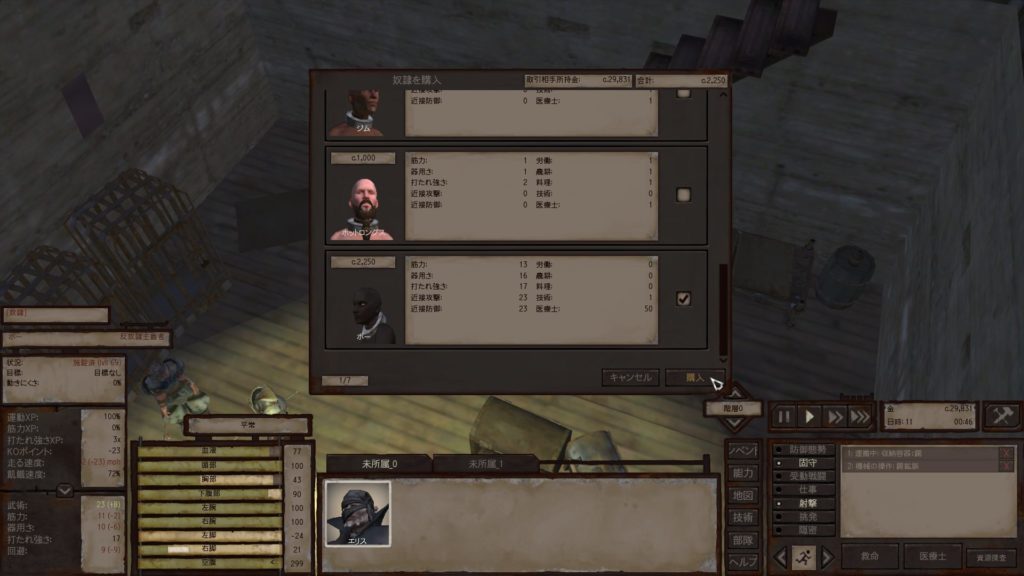Open the 能力 stats menu

tap(743, 473)
